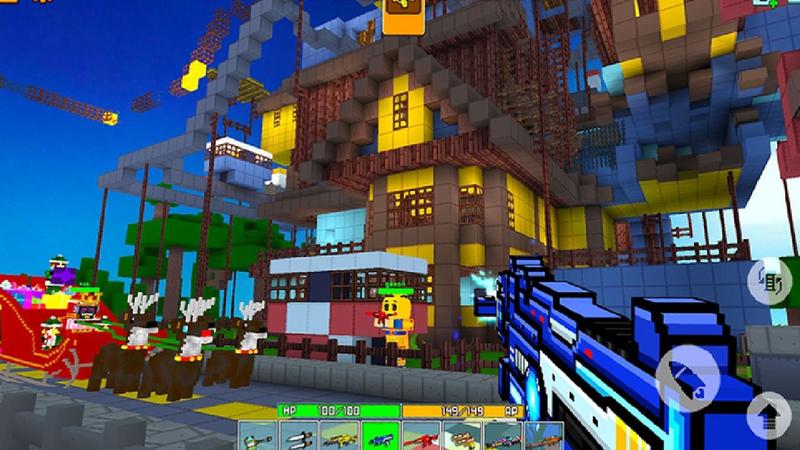800x450 pixels.
Task: Tap the jump arrow button
Action: (x=768, y=412)
